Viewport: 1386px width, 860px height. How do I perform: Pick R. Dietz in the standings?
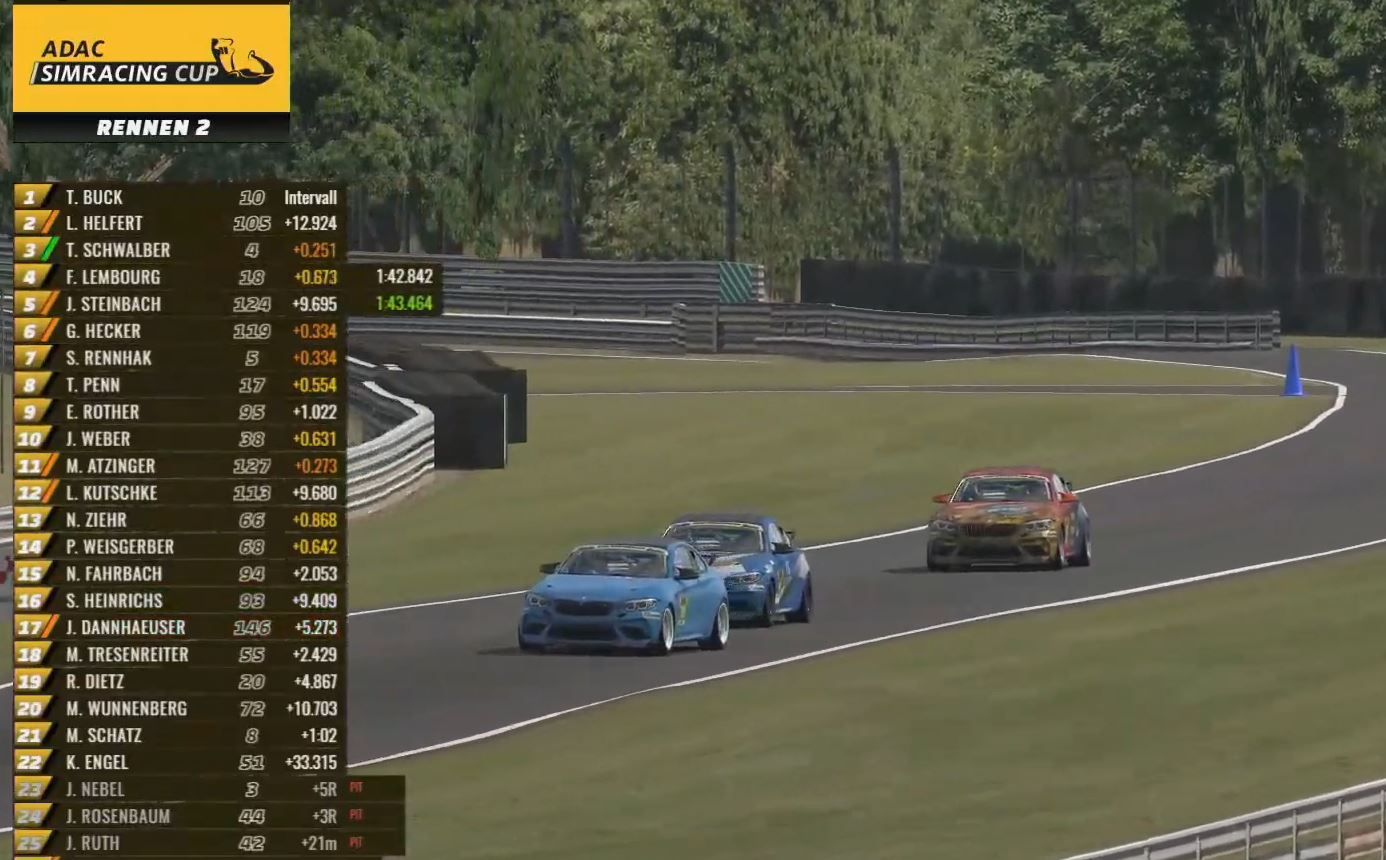pos(180,682)
